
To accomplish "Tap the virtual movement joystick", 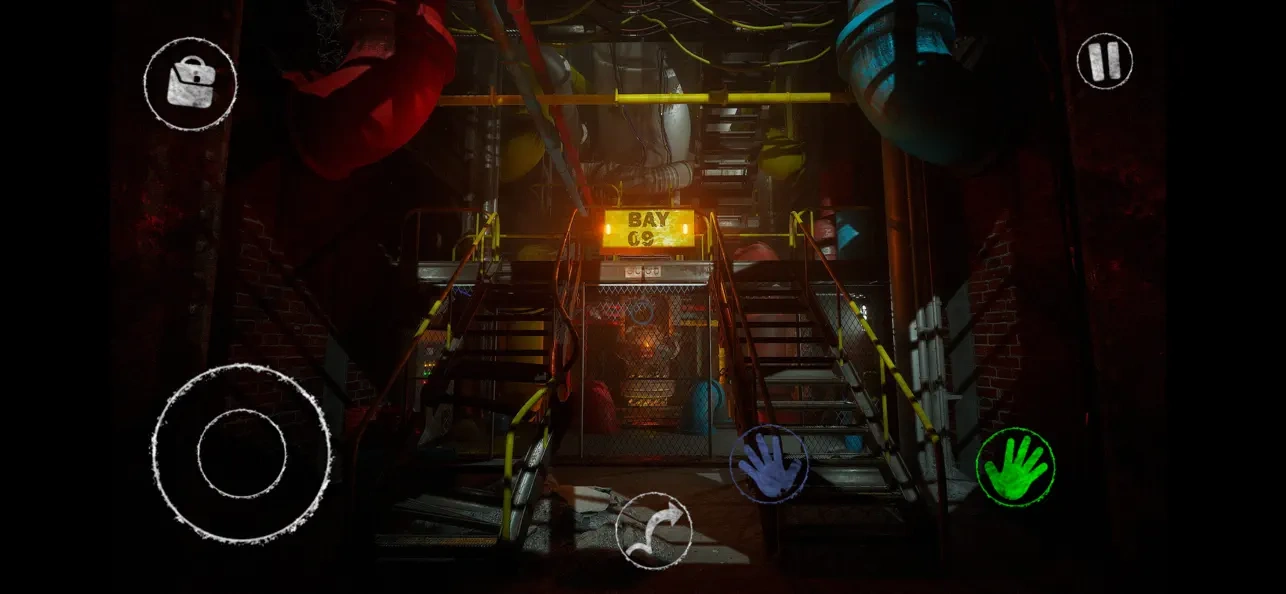I will point(241,453).
